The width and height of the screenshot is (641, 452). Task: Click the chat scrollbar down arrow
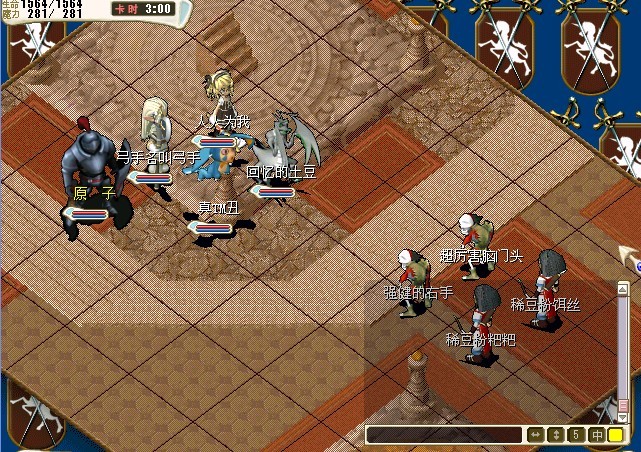pyautogui.click(x=622, y=417)
